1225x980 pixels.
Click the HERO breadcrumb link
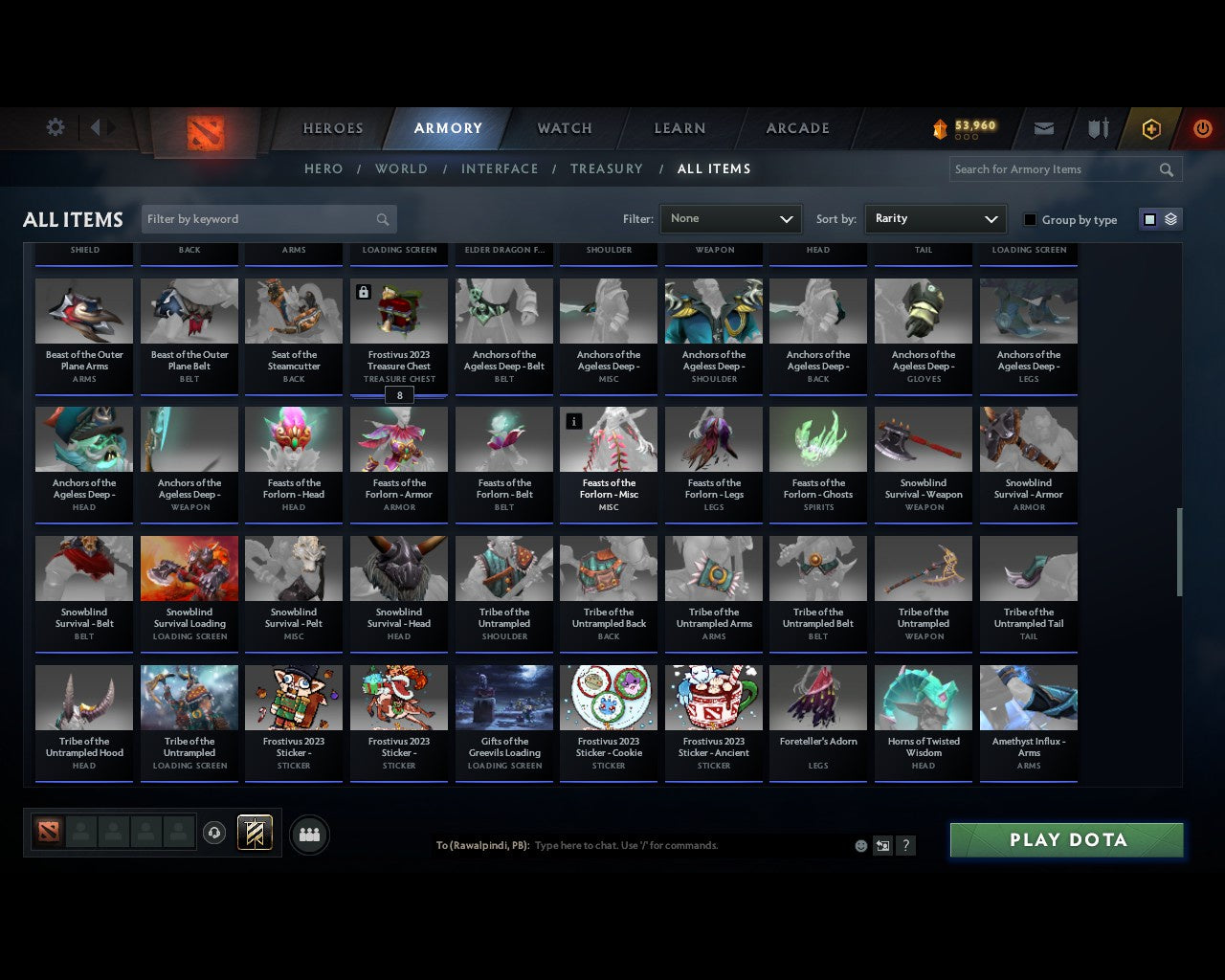coord(323,168)
